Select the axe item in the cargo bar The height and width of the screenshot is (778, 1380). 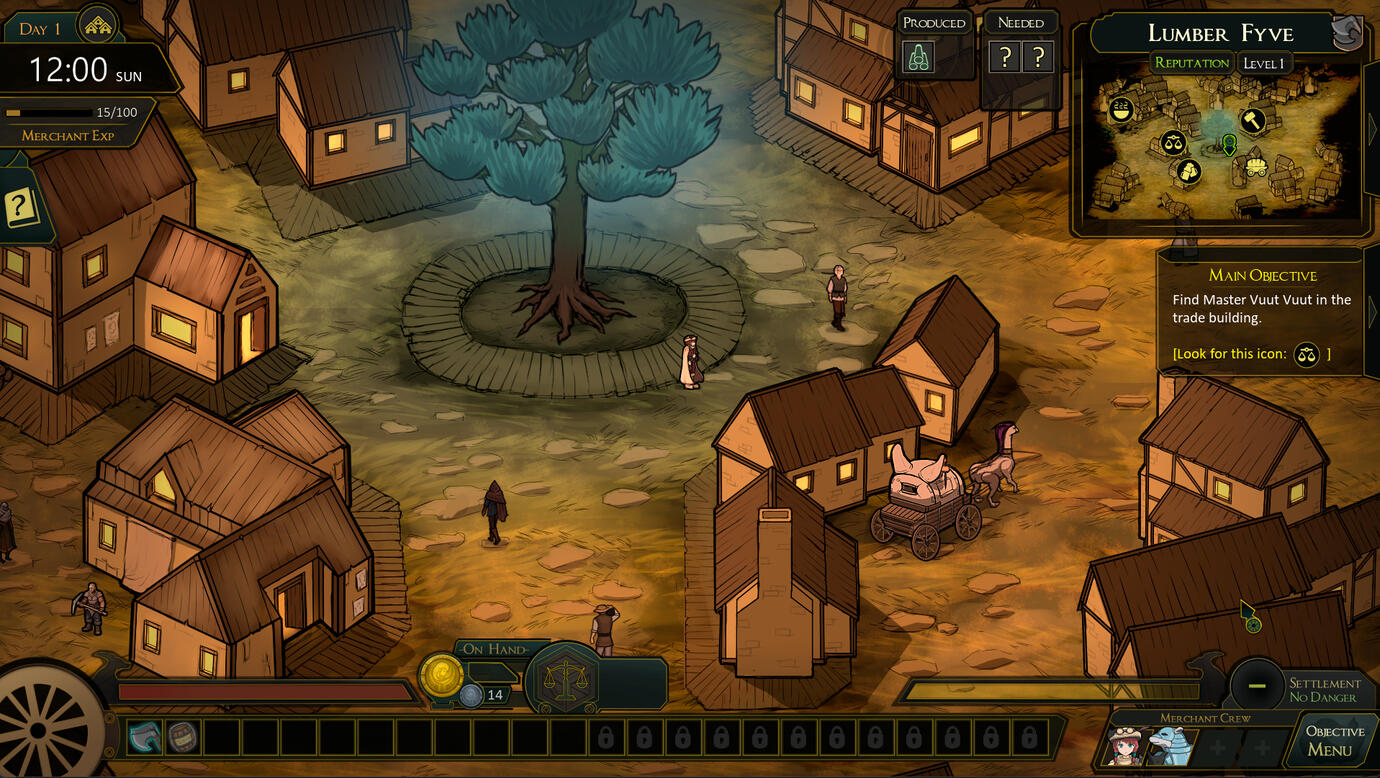144,738
